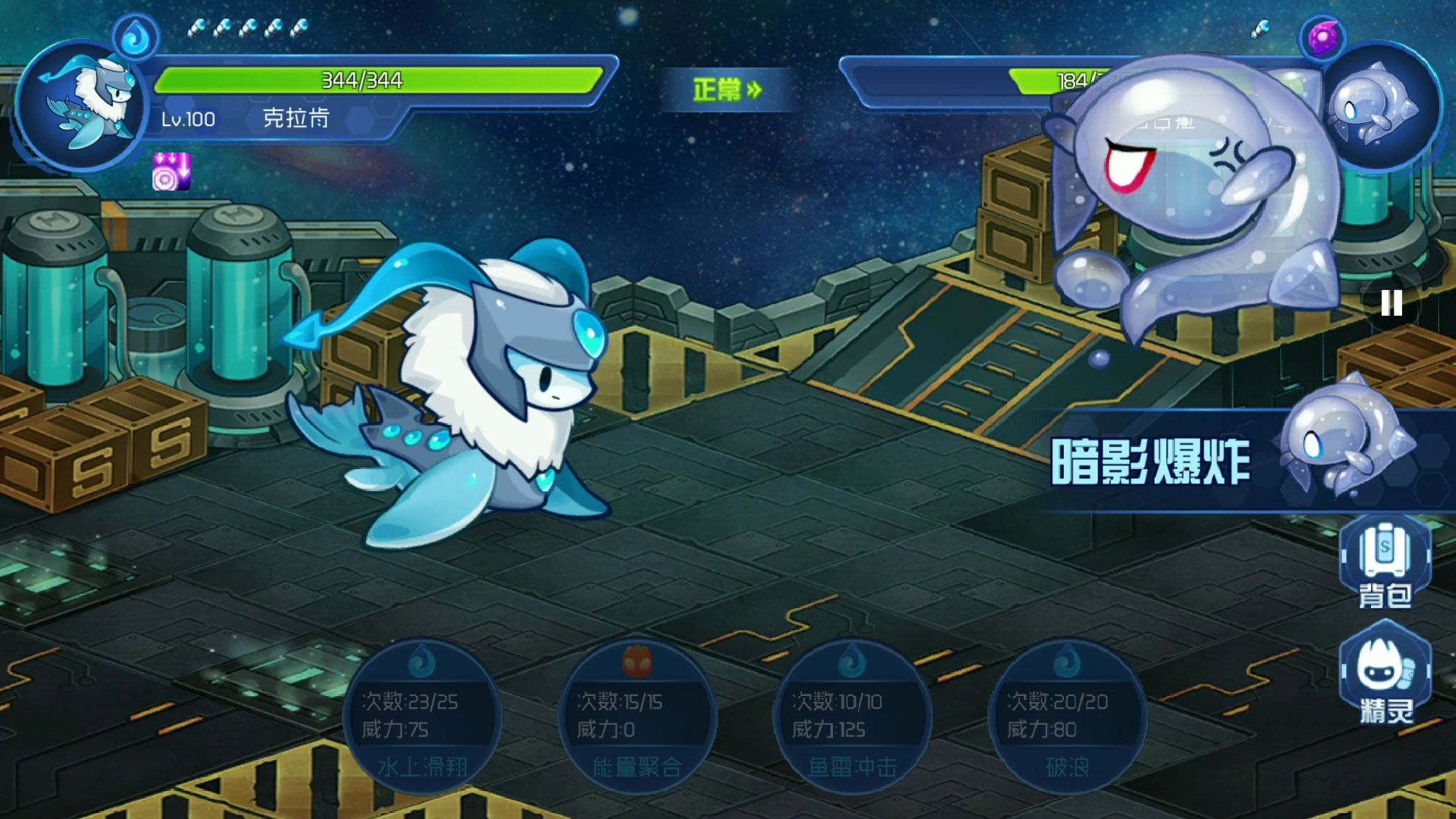Click the 克拉肯 player pet portrait

point(82,106)
